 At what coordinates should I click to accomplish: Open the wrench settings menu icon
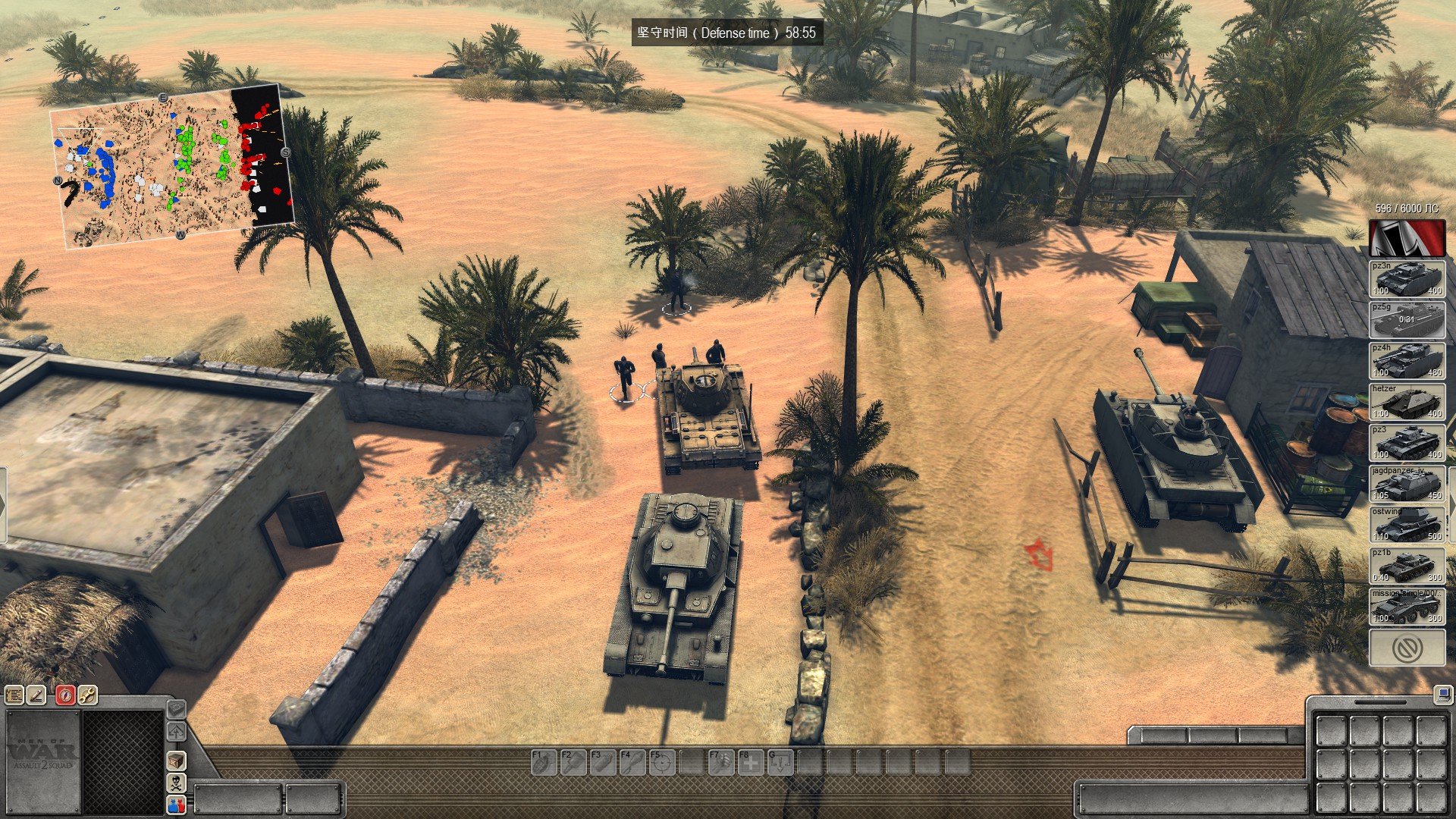pyautogui.click(x=87, y=695)
